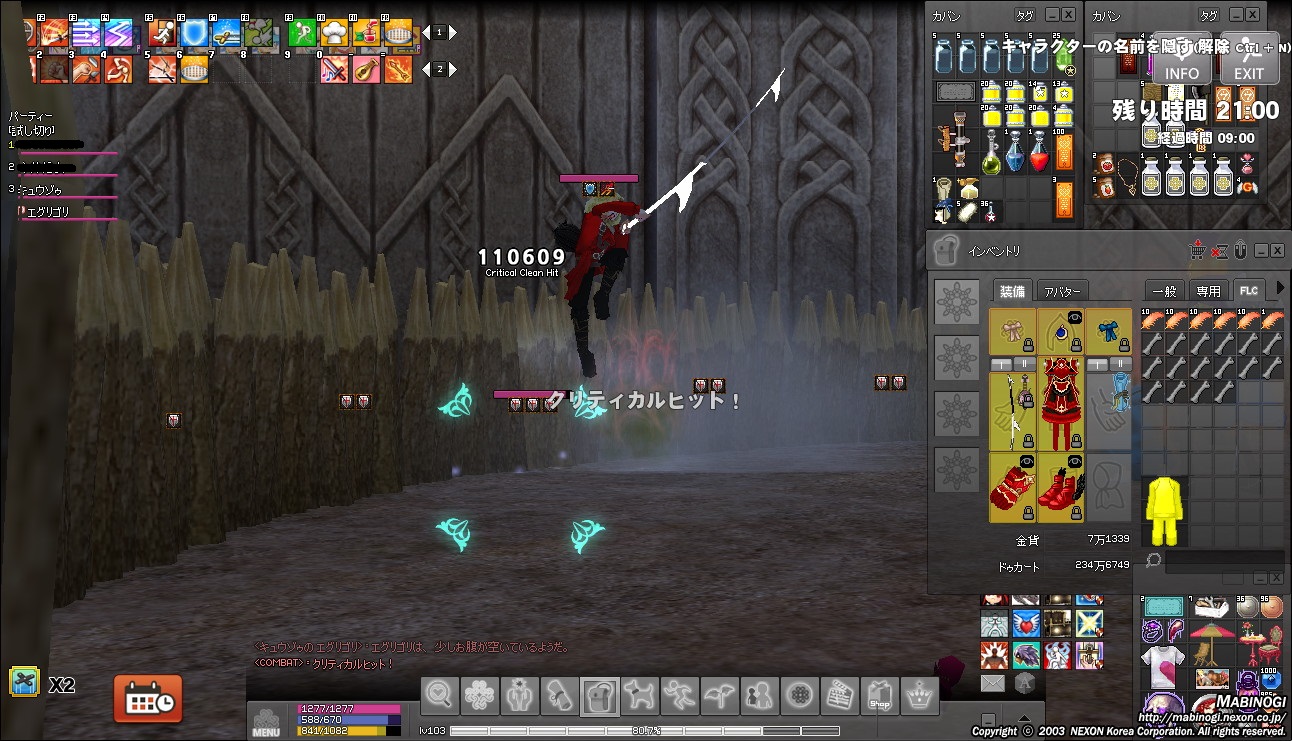This screenshot has height=741, width=1292.
Task: Select the 一般 inventory tab
Action: [x=1165, y=291]
